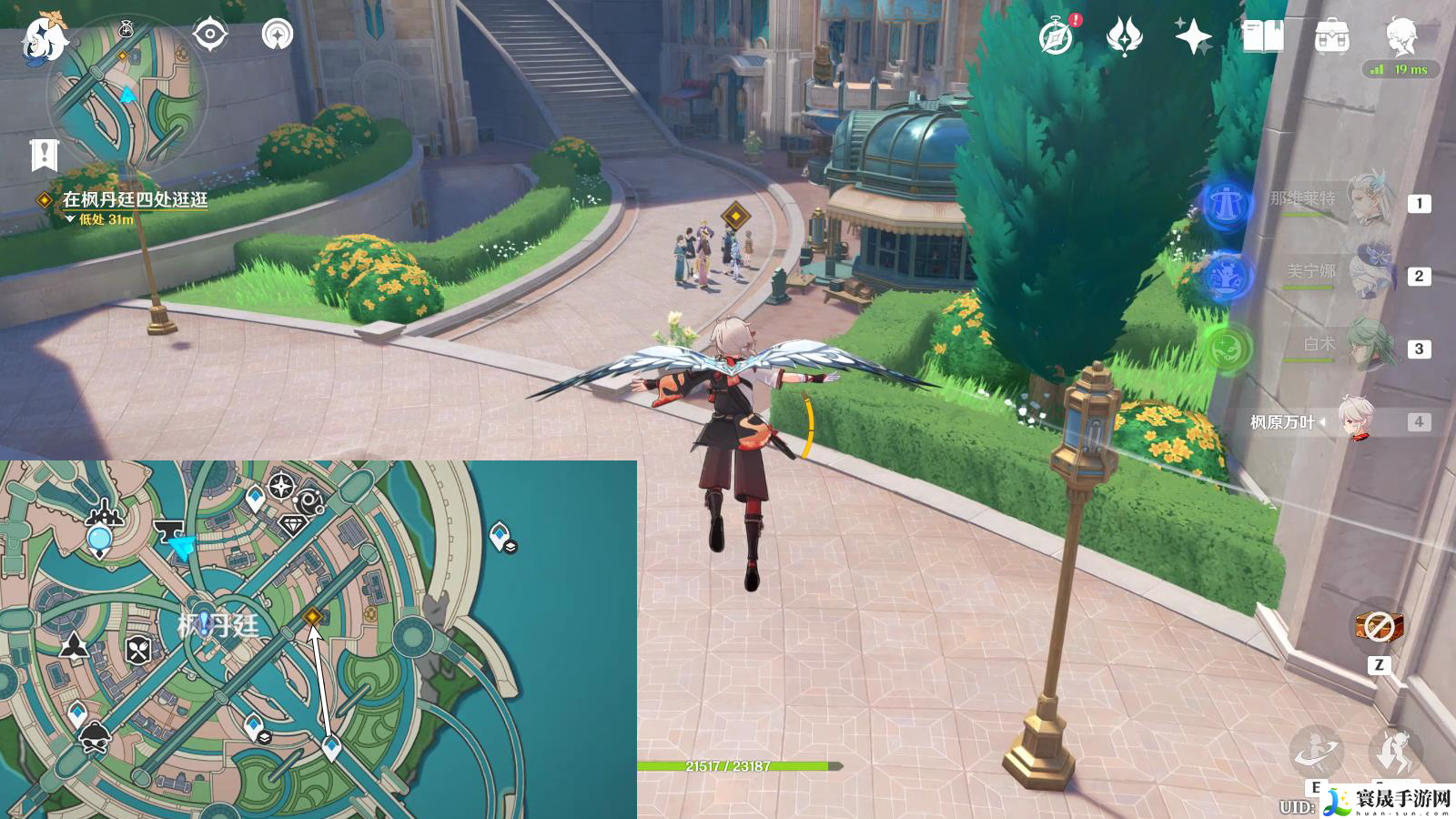Open the four-point star wish icon
This screenshot has width=1456, height=819.
coord(1193,37)
